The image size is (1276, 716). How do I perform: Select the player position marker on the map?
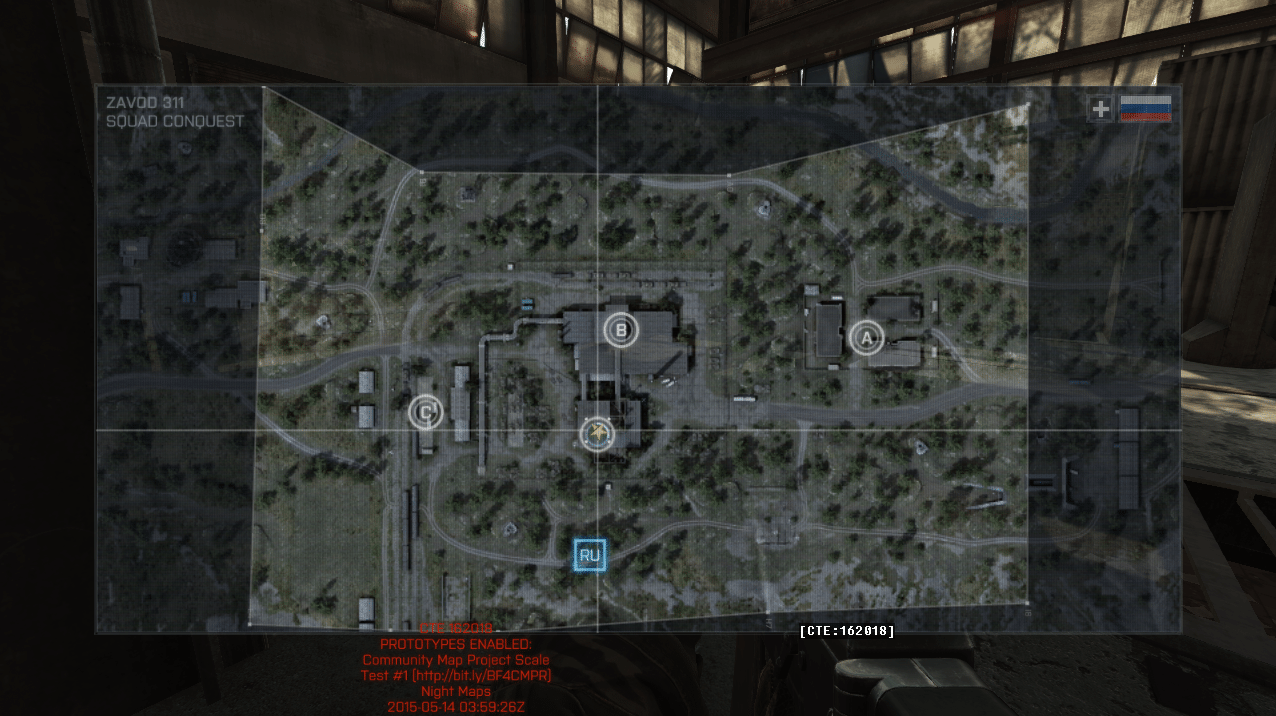tap(597, 433)
